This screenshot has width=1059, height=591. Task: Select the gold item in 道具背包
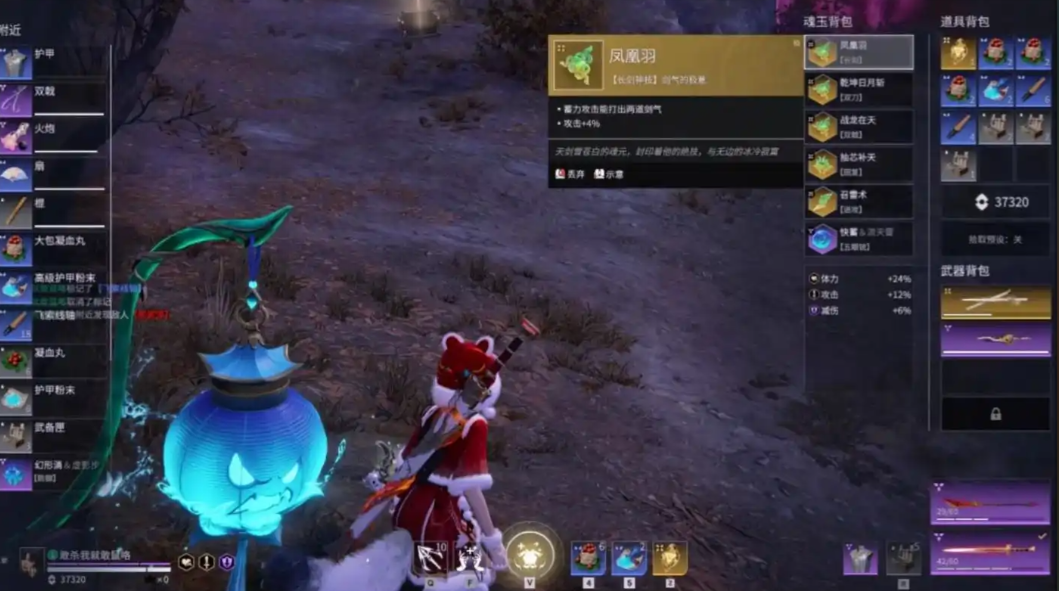(x=958, y=53)
